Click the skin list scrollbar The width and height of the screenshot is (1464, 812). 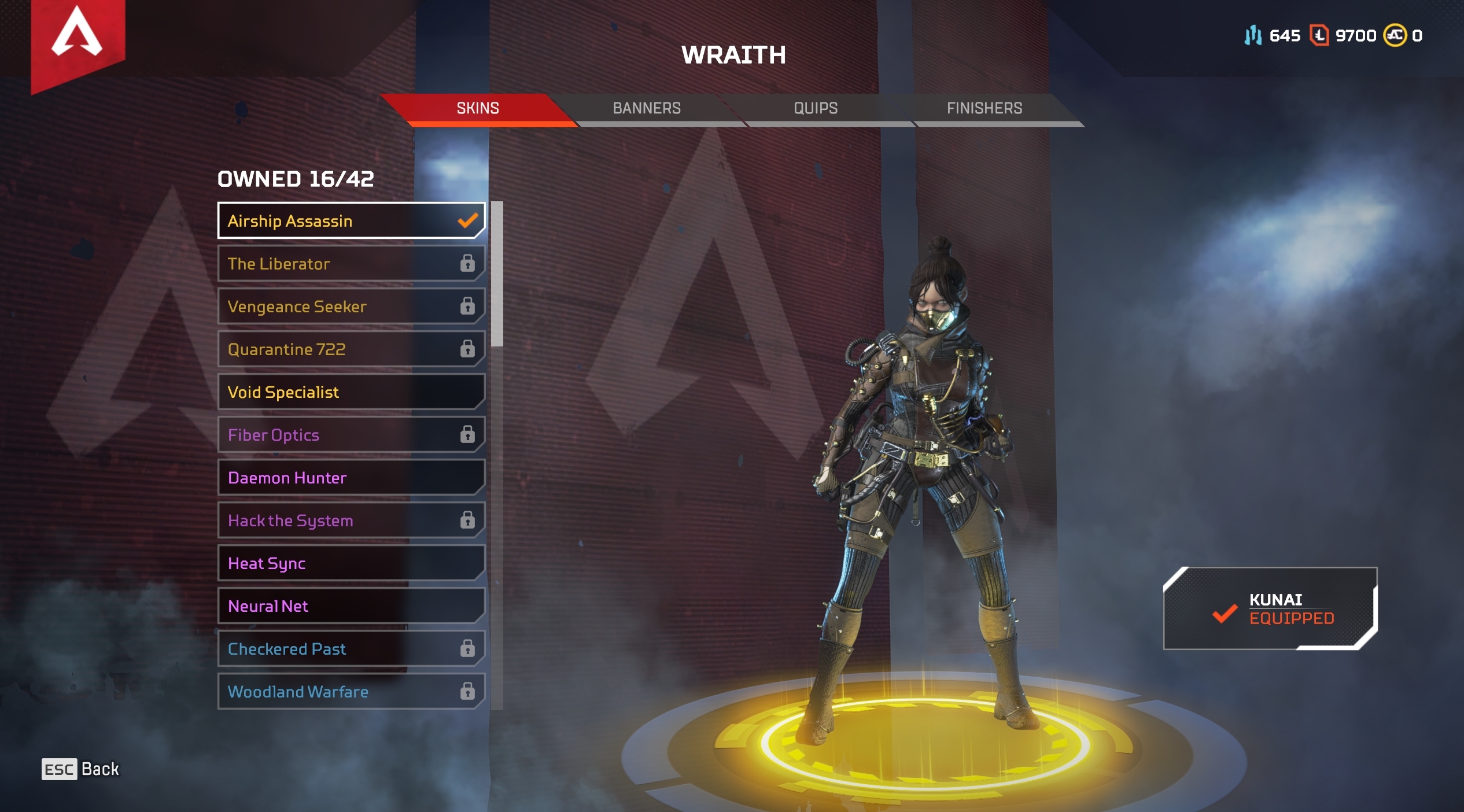pos(497,274)
